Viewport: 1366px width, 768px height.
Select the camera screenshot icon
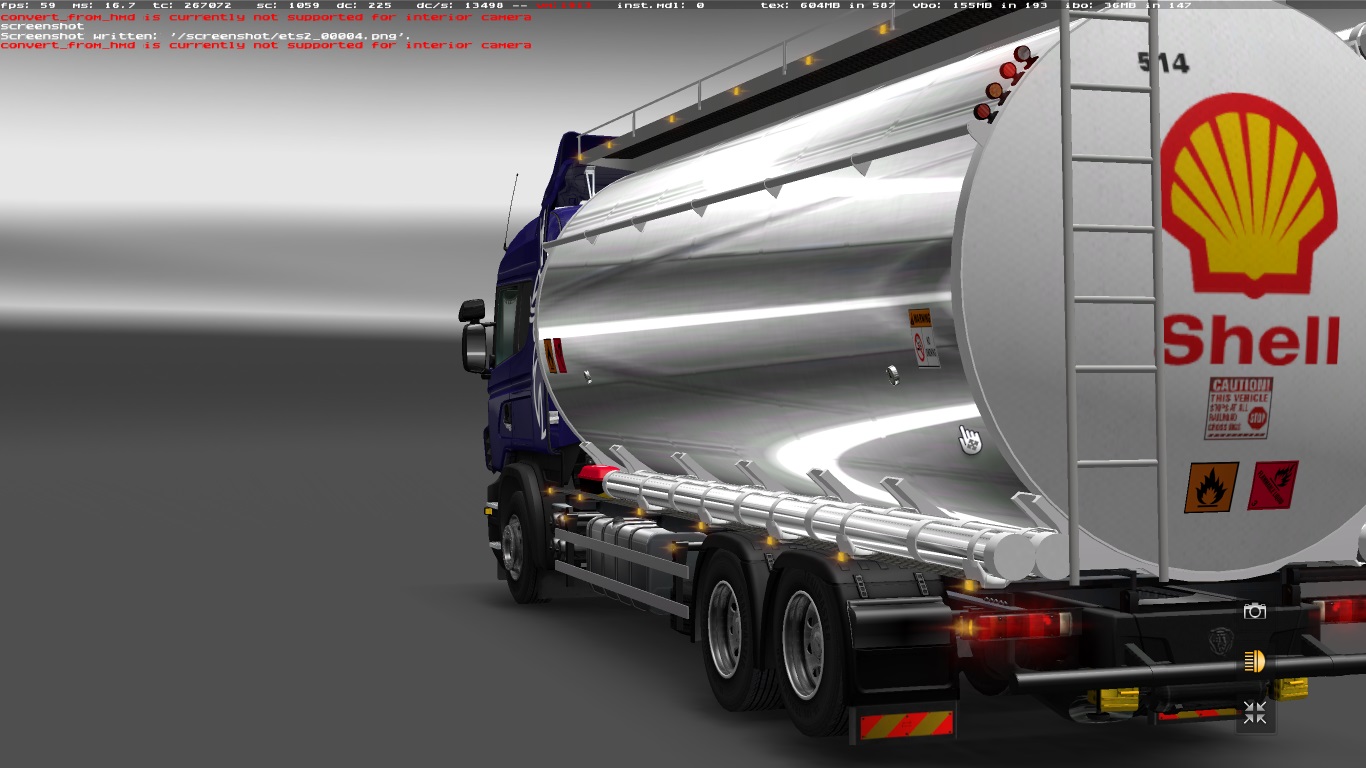pyautogui.click(x=1255, y=611)
